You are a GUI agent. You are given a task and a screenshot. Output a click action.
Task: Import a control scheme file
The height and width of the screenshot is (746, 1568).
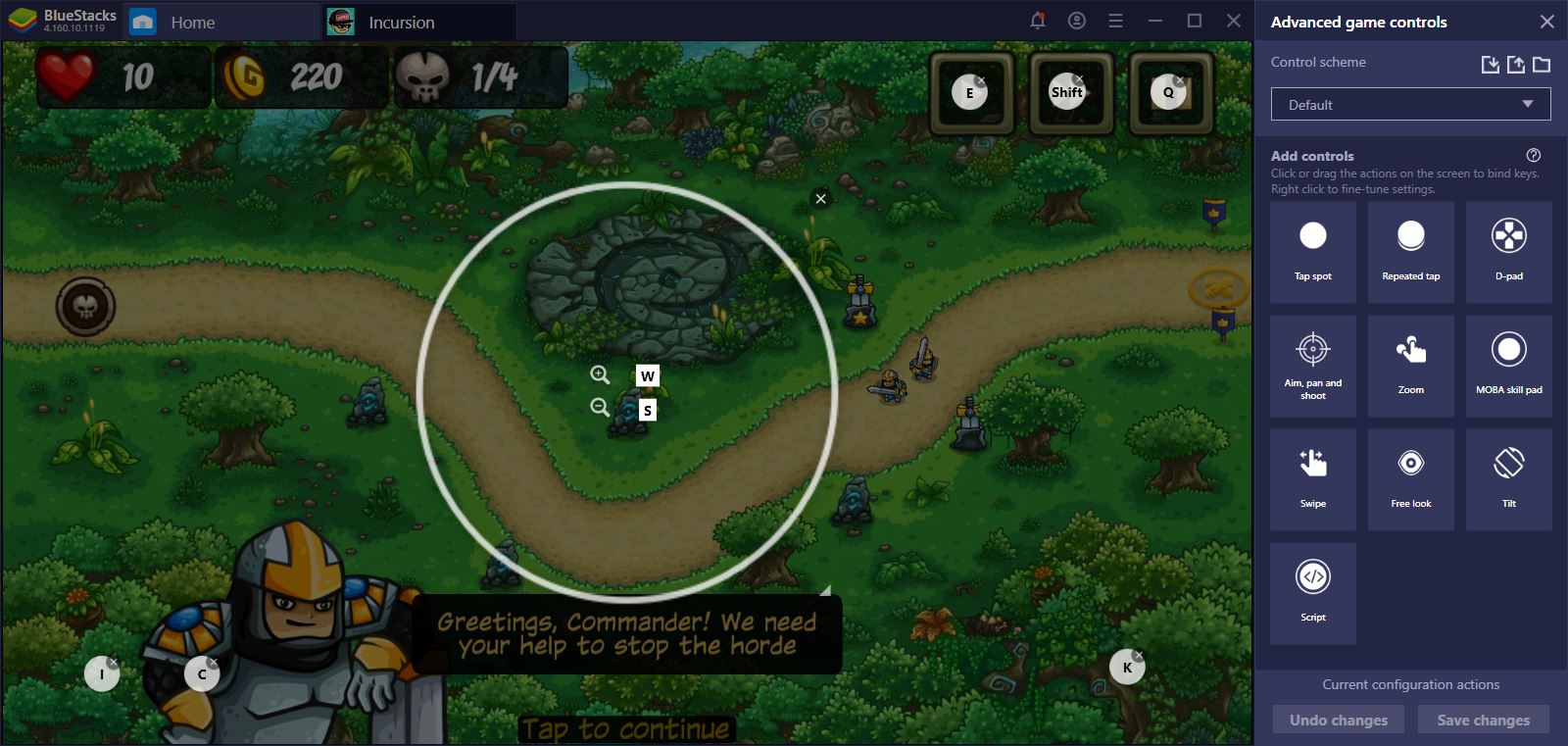pyautogui.click(x=1491, y=64)
